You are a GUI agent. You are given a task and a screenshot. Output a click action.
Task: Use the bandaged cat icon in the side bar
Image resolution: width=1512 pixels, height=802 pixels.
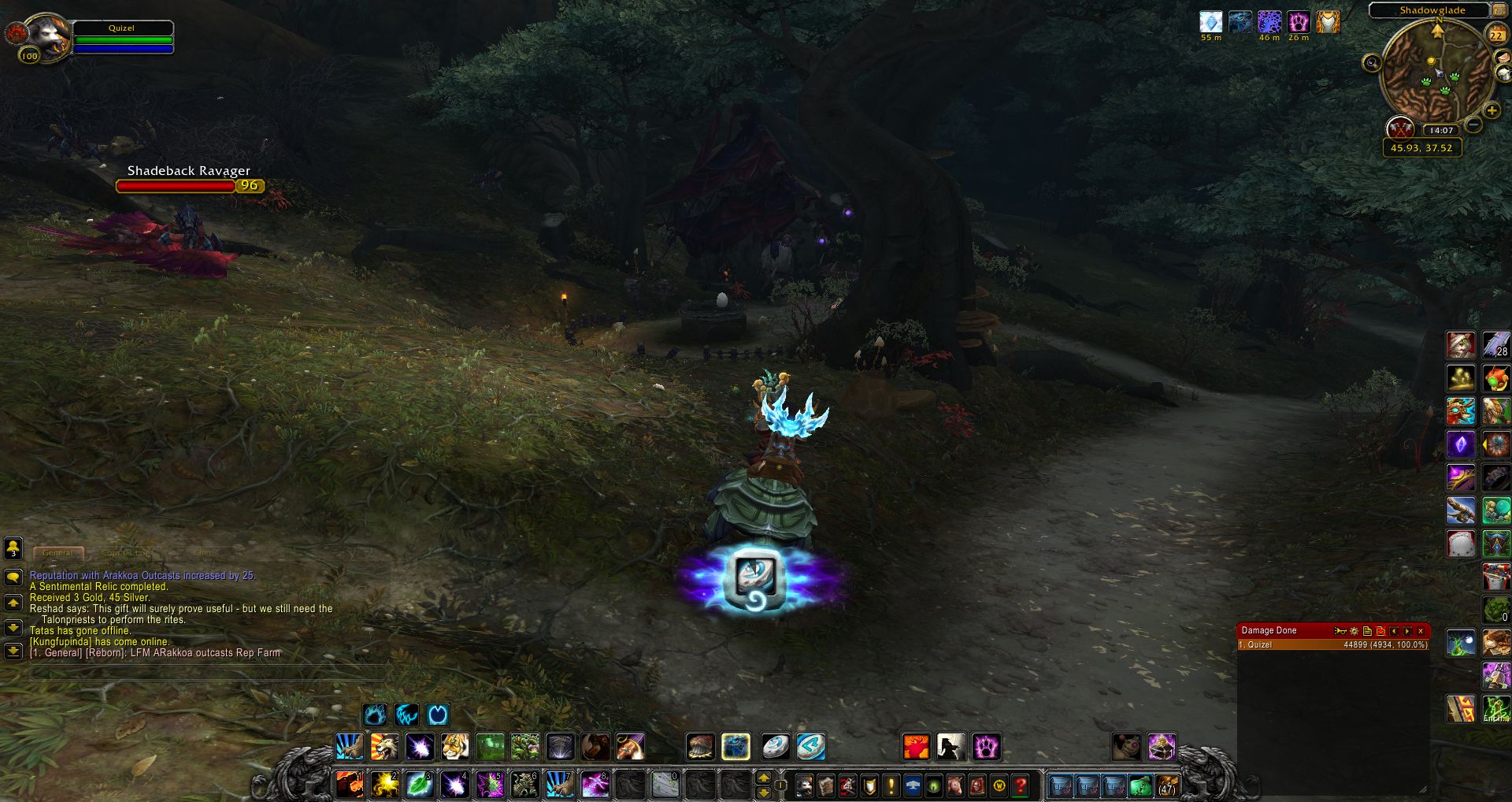1461,345
